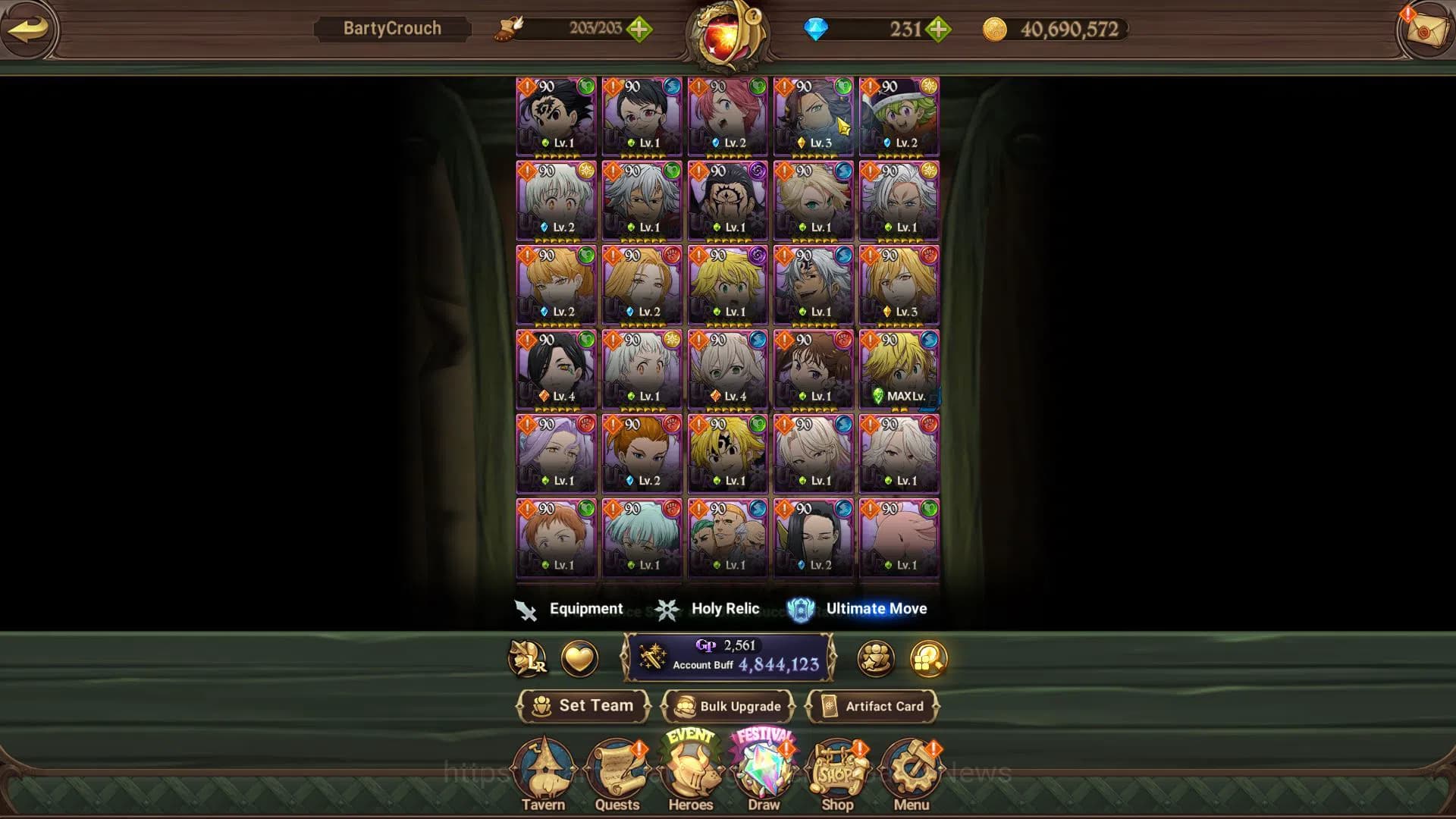Go back with the gold arrow button
Image resolution: width=1456 pixels, height=819 pixels.
[29, 30]
